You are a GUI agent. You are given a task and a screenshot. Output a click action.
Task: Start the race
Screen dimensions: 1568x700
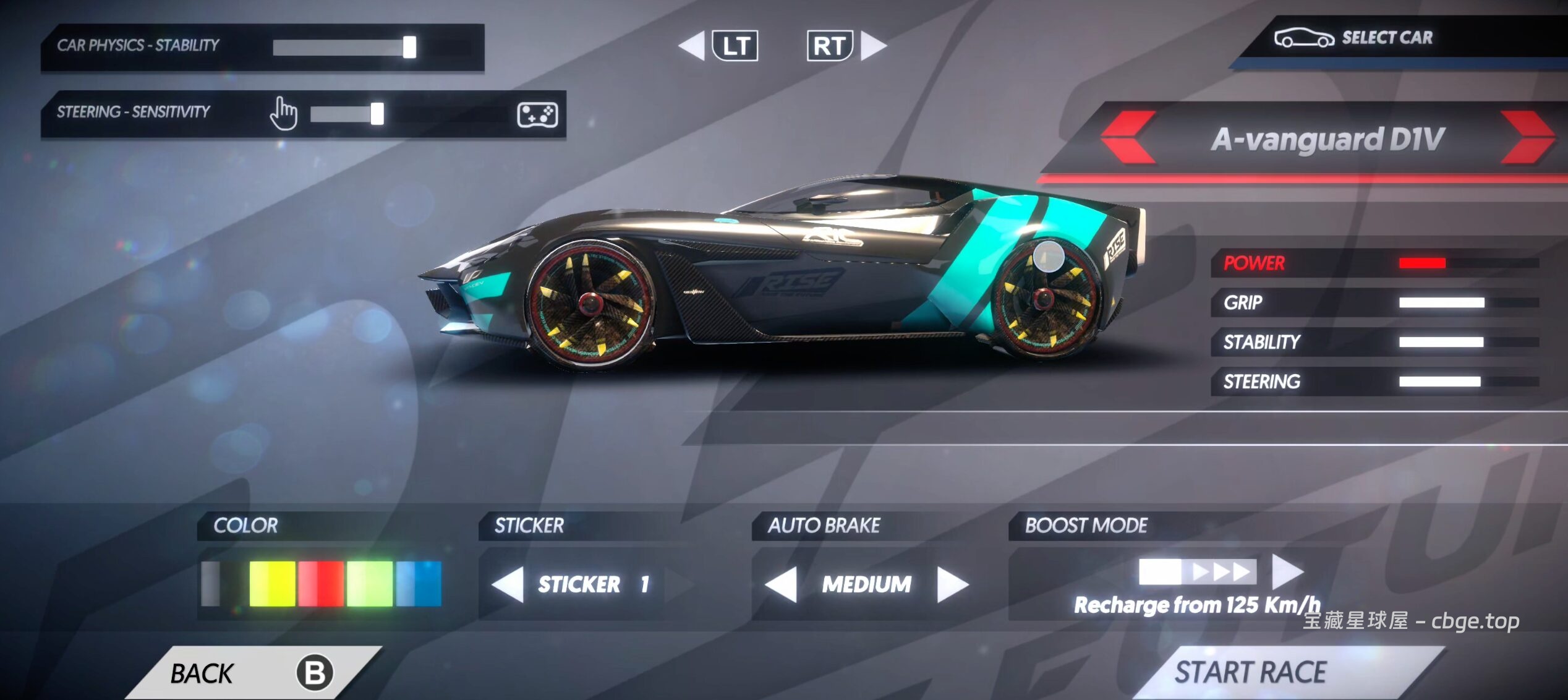click(1250, 672)
